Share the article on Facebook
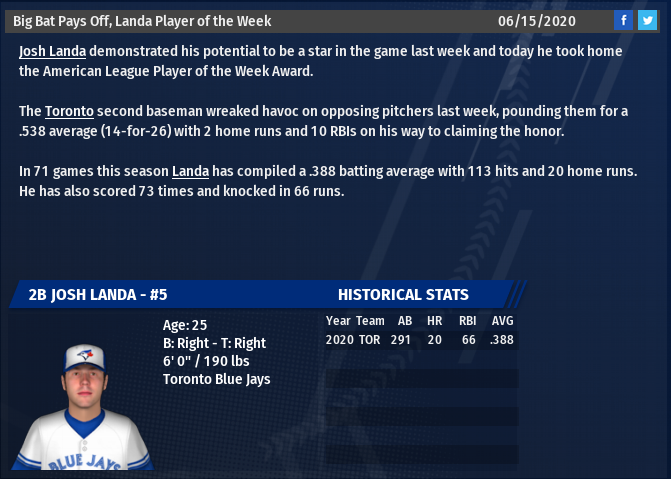 point(623,20)
